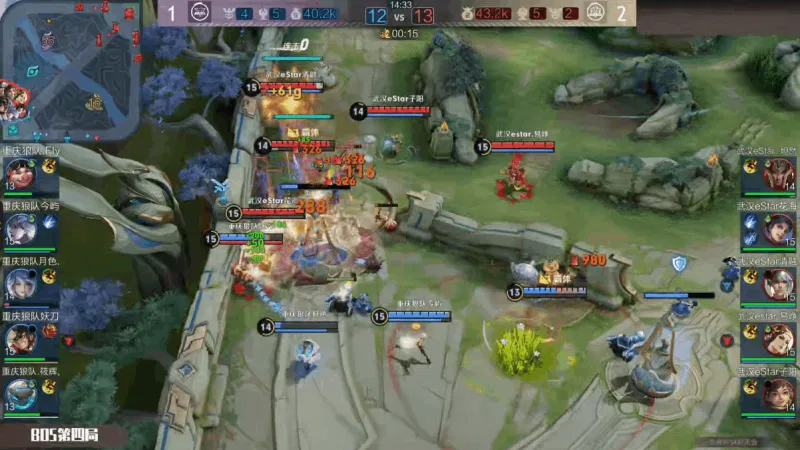This screenshot has height=450, width=800.
Task: Select 重庆狼队妖刀's hero portrait
Action: point(19,341)
